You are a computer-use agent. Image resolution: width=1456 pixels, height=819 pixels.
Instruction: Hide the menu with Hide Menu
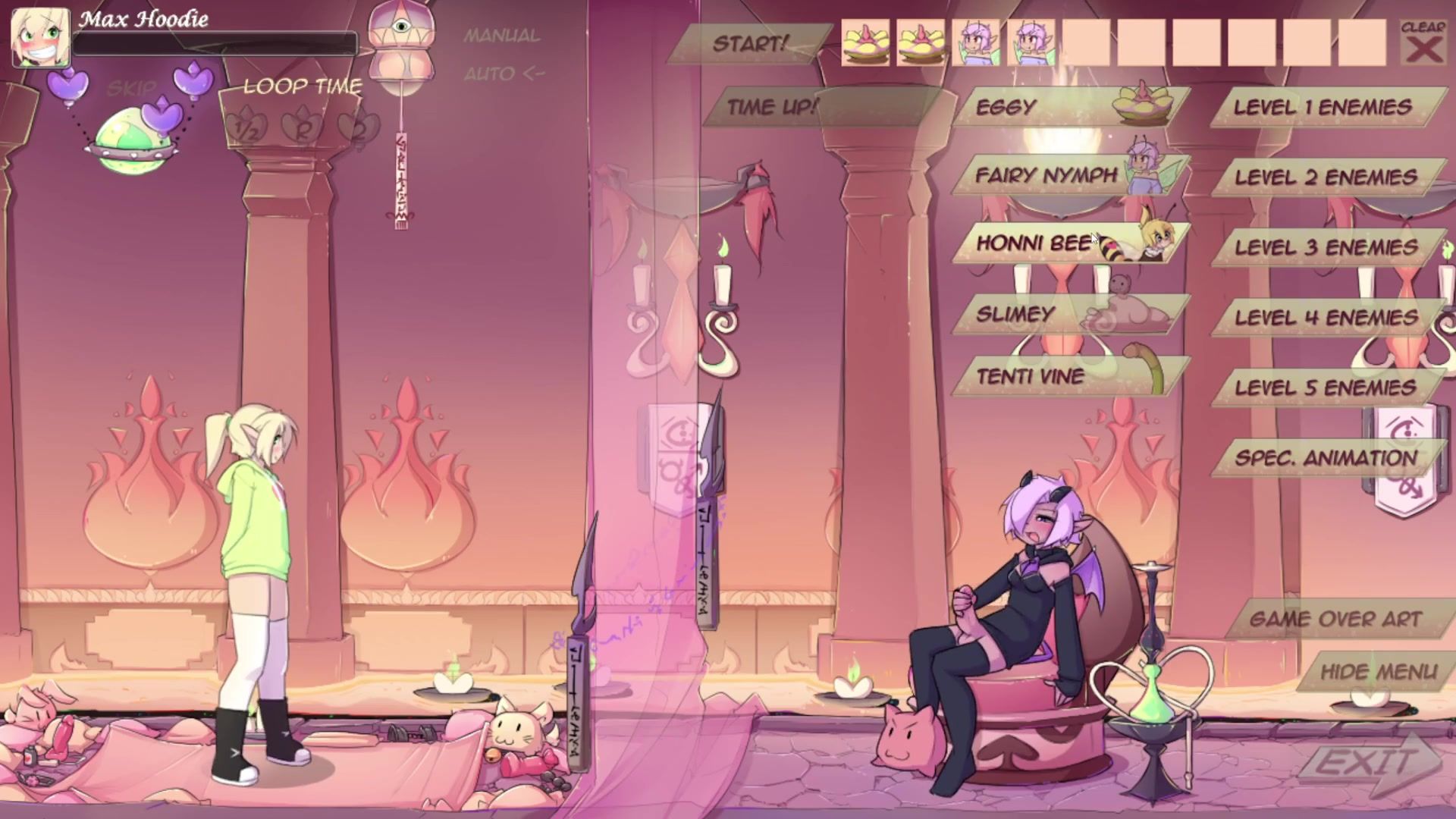click(x=1378, y=672)
